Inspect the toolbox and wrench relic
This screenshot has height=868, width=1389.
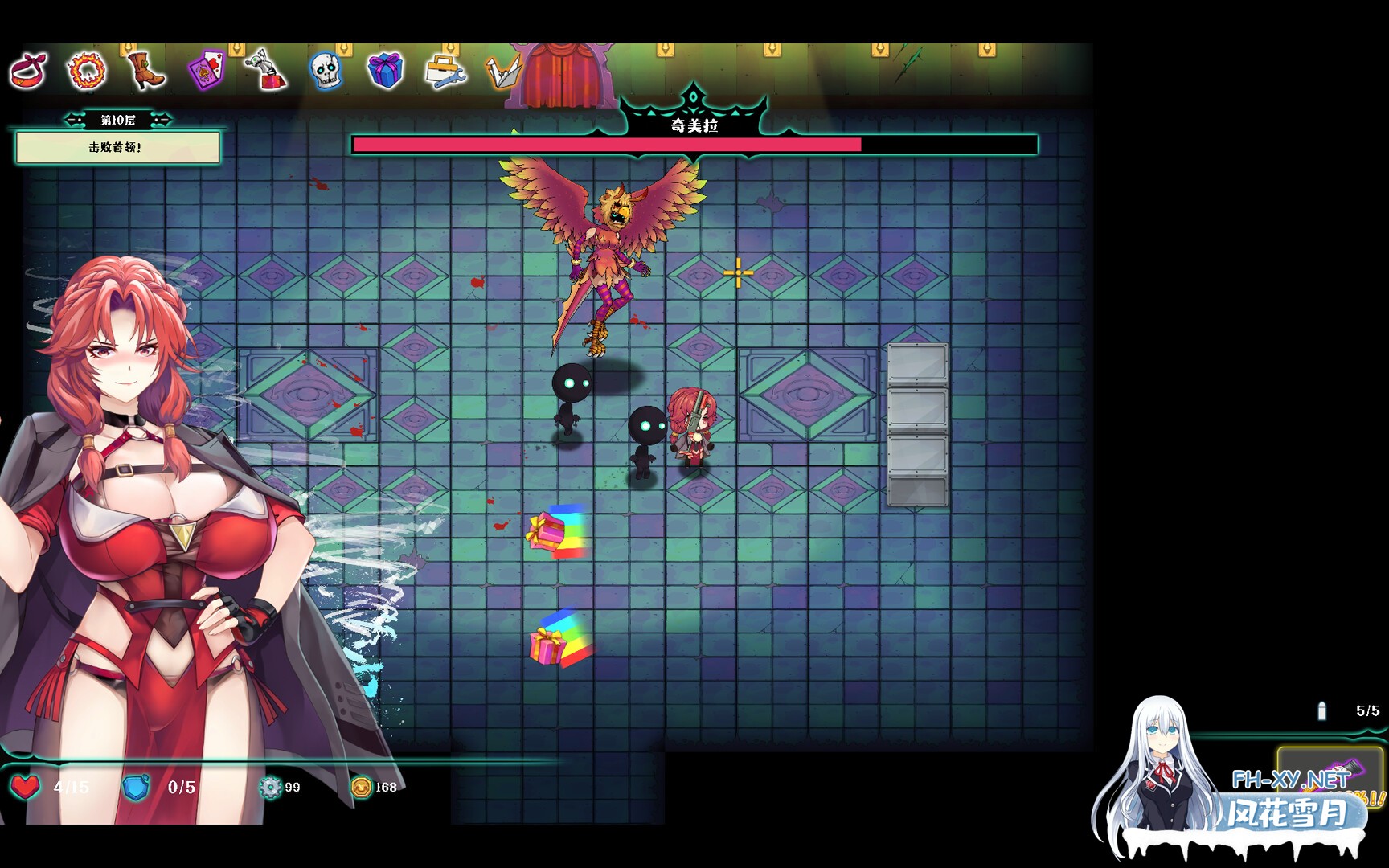[445, 71]
